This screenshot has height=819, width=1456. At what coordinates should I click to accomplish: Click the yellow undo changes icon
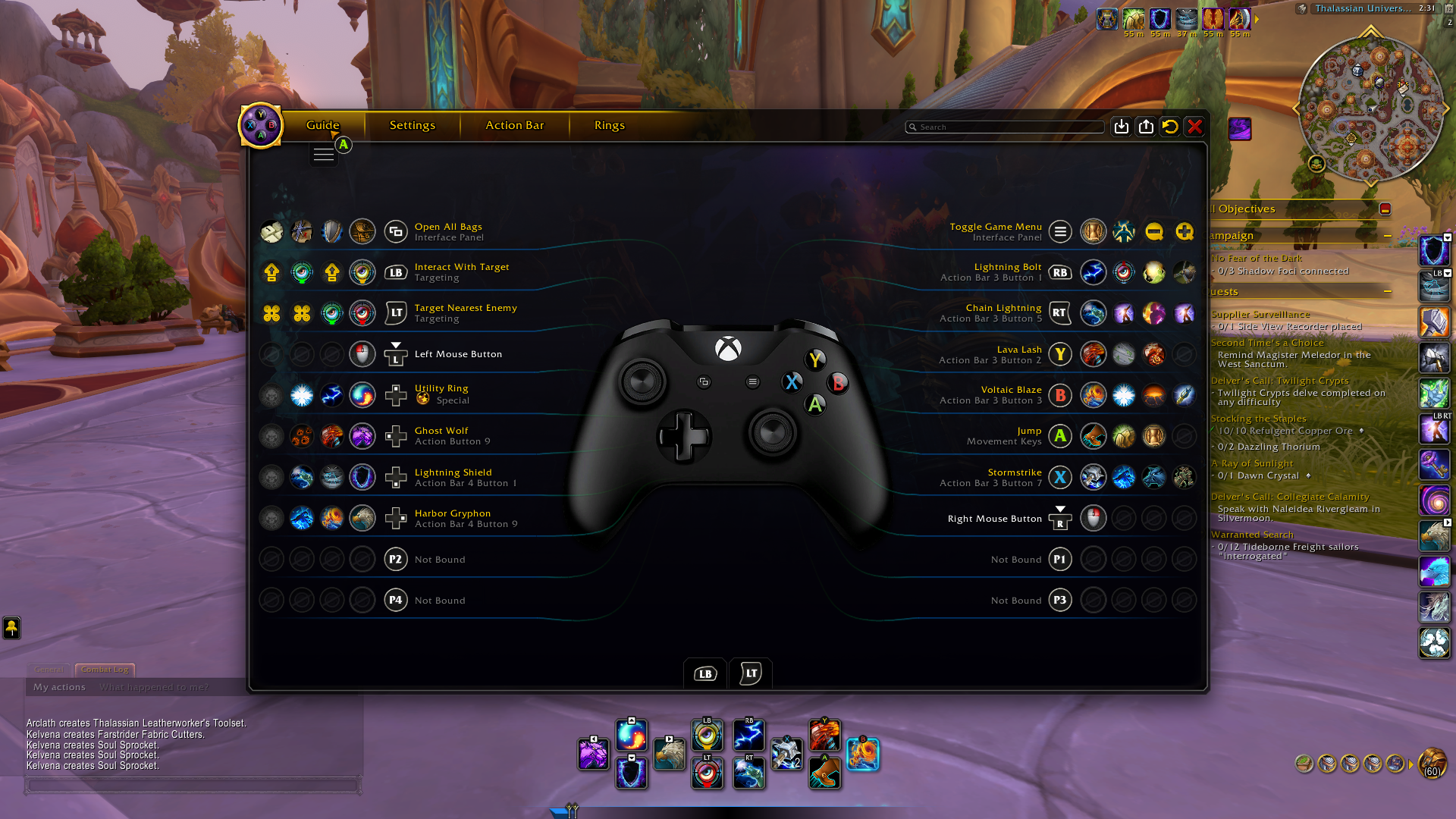tap(1169, 127)
